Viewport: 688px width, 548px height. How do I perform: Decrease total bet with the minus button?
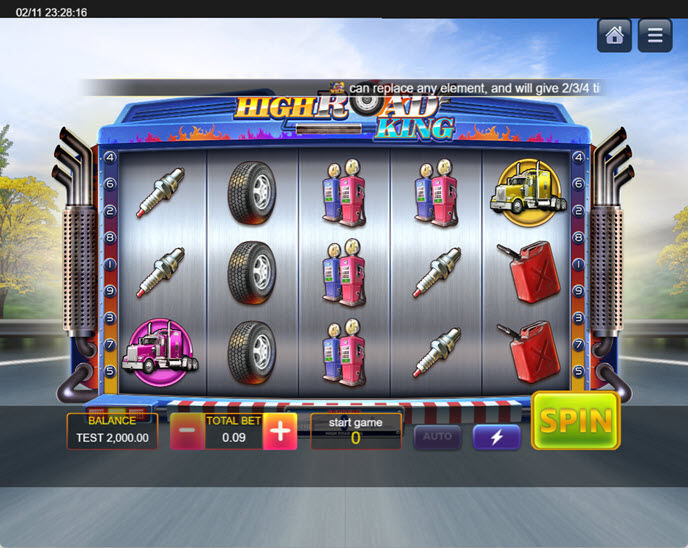click(x=187, y=432)
